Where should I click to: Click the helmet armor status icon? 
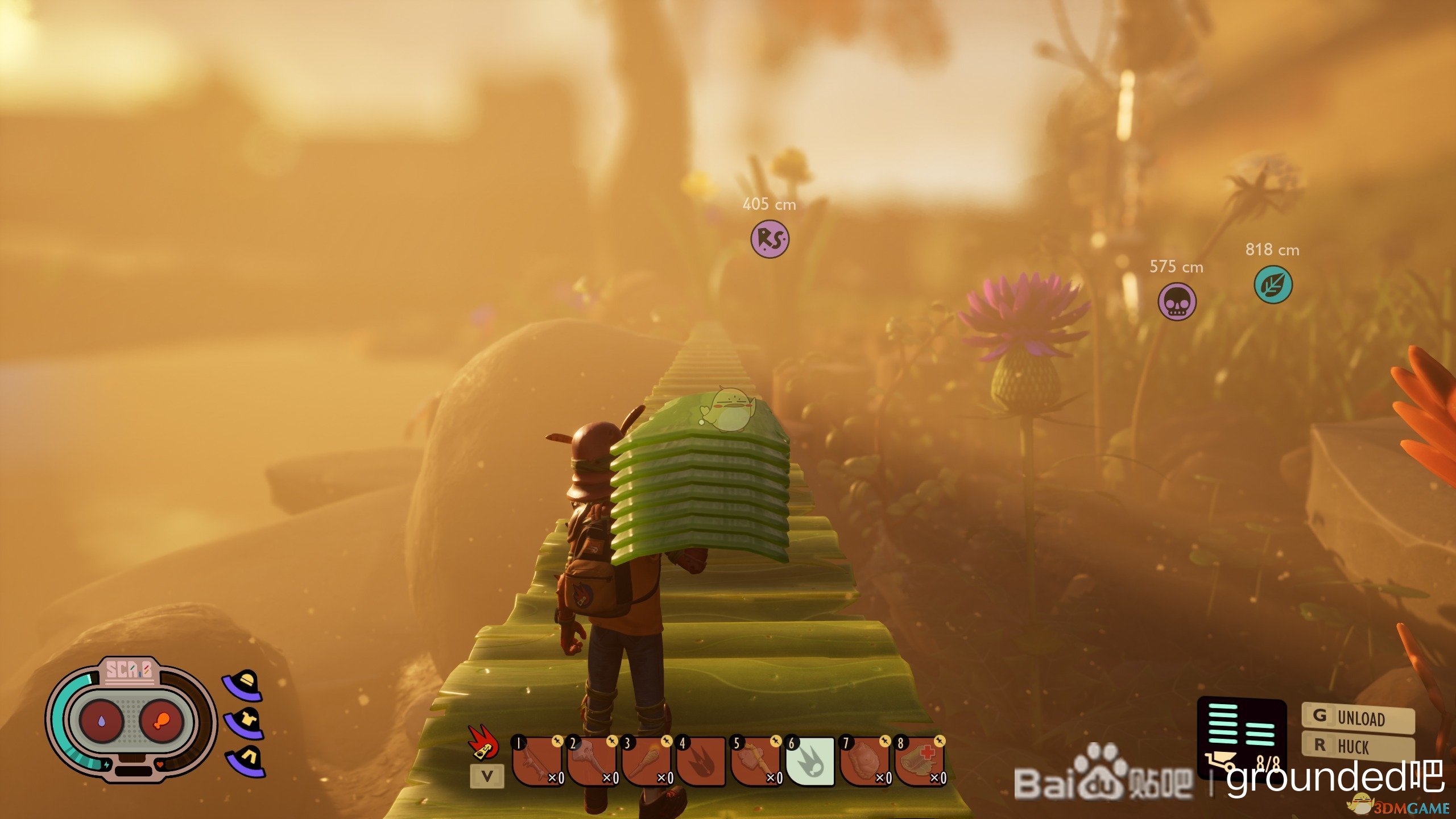coord(243,685)
